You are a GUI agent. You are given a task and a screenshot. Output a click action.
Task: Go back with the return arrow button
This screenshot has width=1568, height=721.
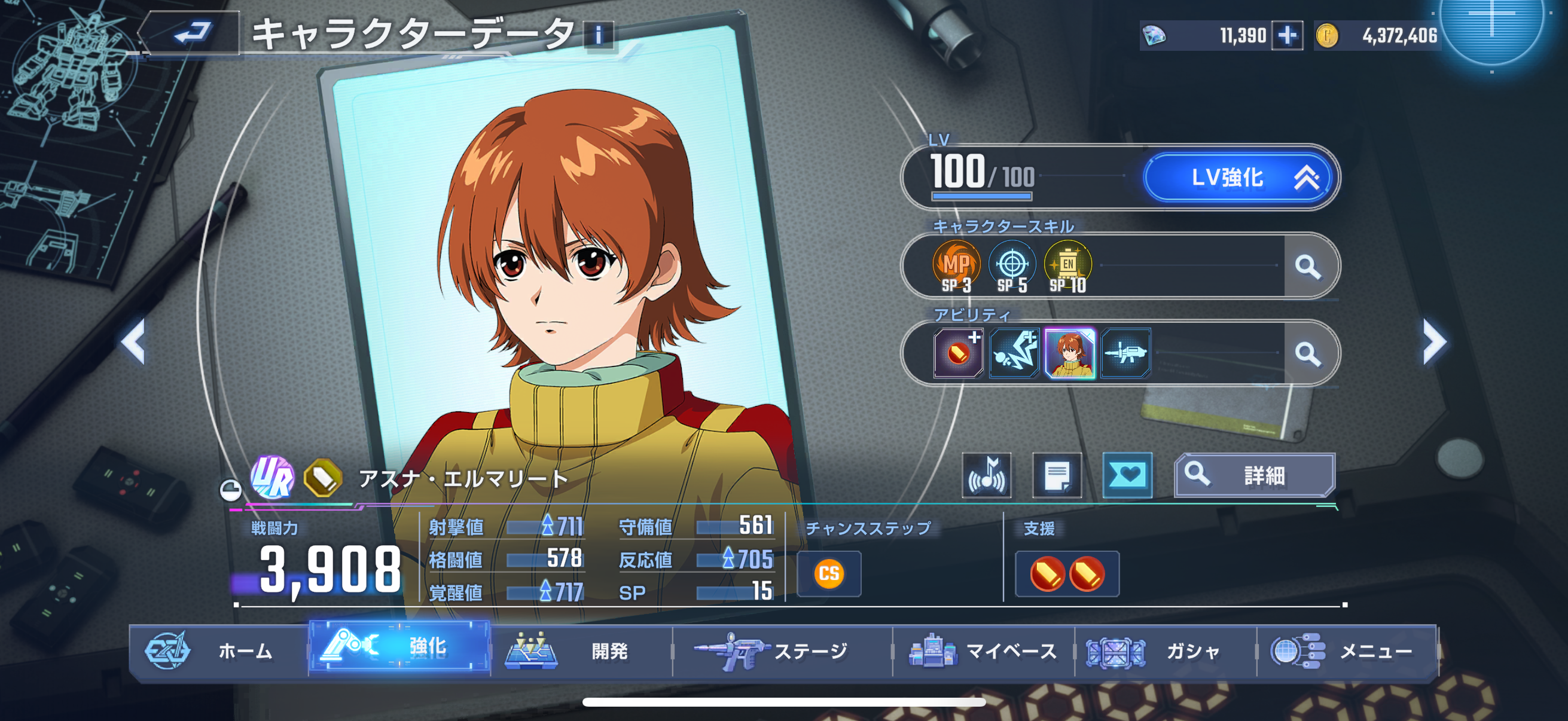[x=191, y=33]
